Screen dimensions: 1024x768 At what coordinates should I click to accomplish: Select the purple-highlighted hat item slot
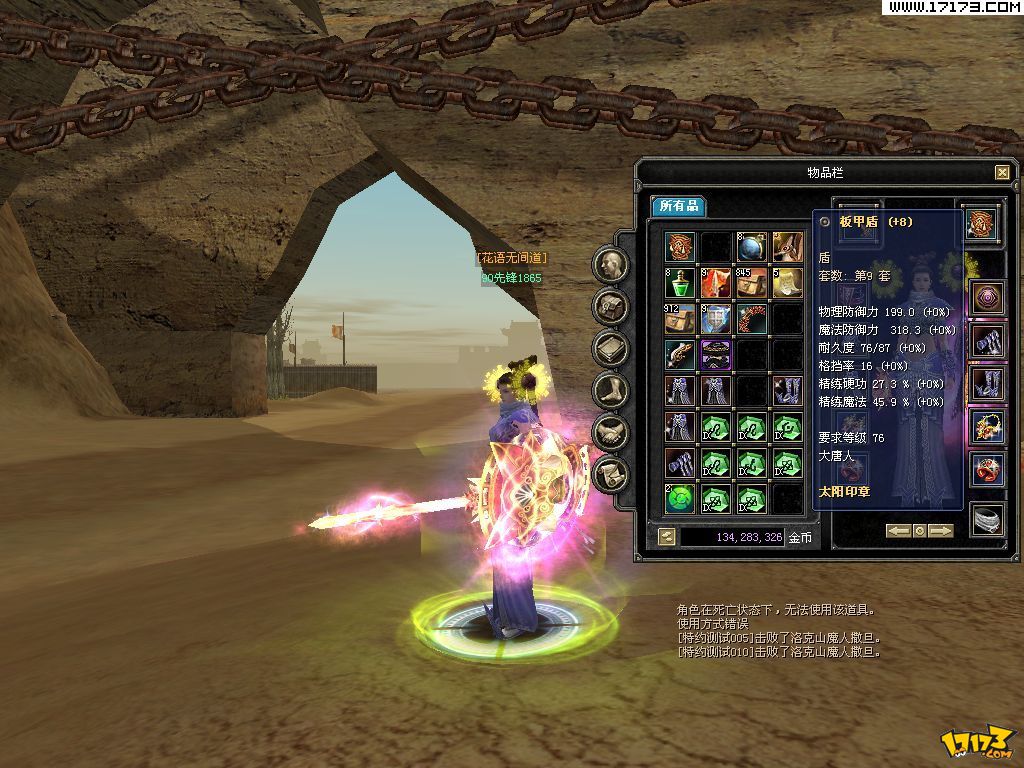[716, 355]
